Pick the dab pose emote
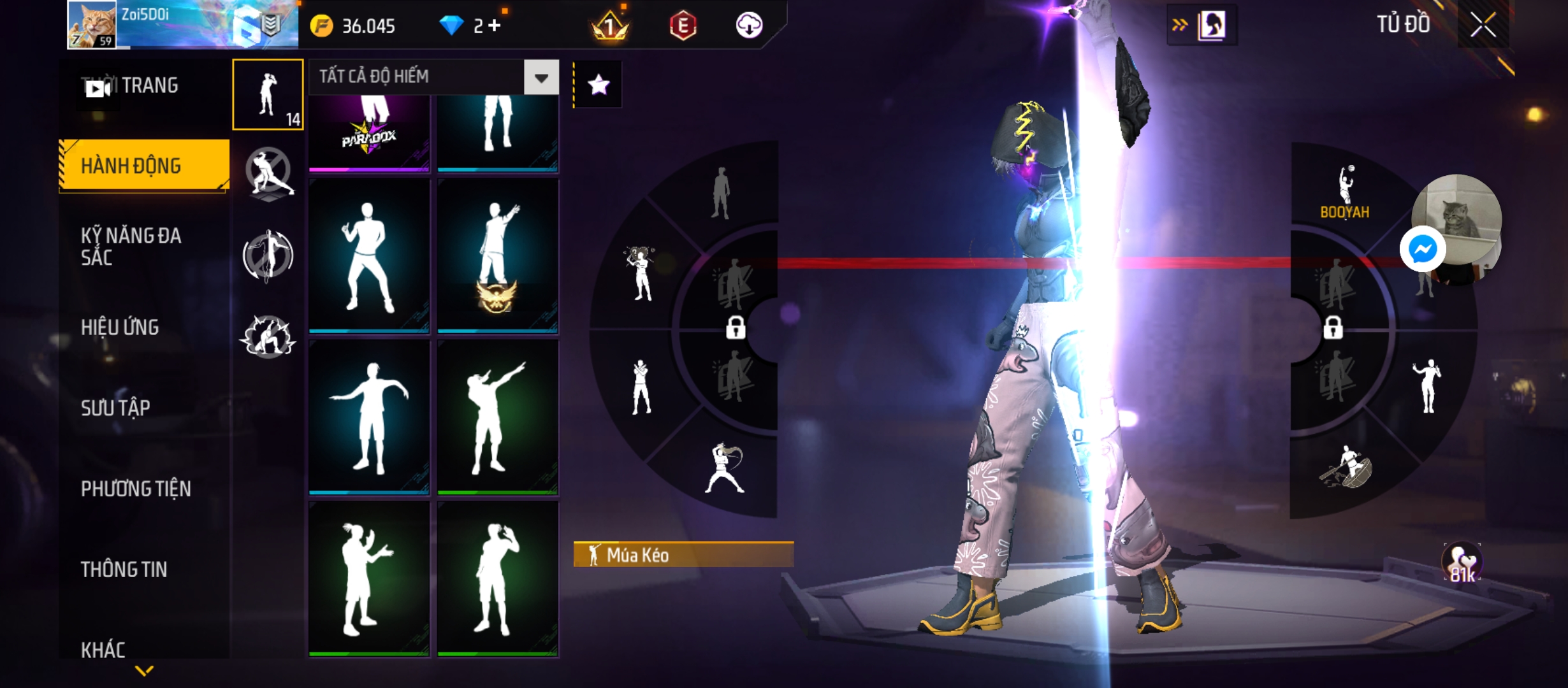1568x688 pixels. [497, 417]
